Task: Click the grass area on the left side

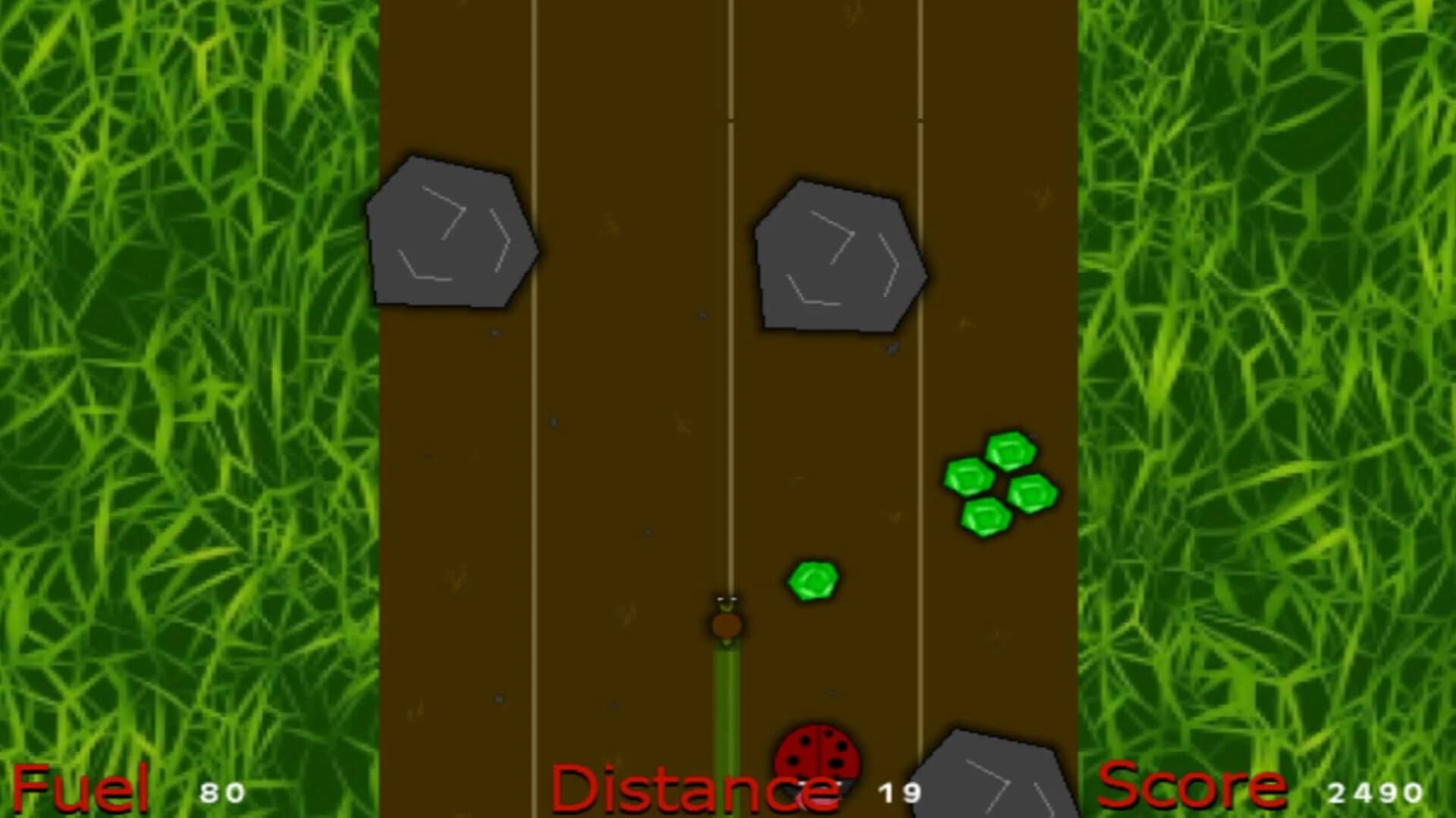Action: tap(190, 379)
